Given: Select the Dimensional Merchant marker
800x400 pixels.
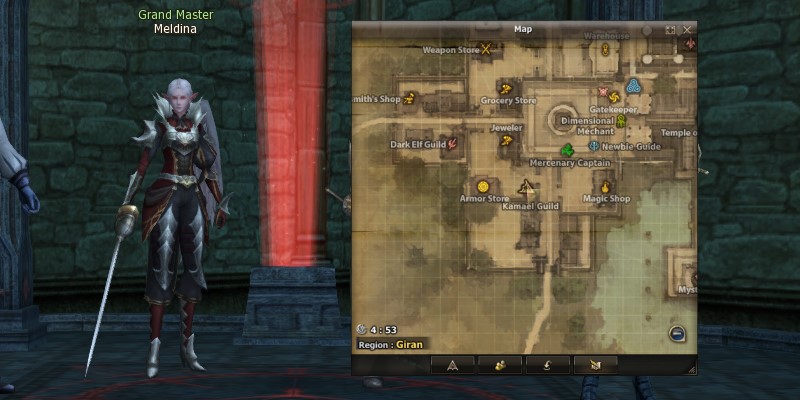Looking at the screenshot, I should pyautogui.click(x=622, y=120).
